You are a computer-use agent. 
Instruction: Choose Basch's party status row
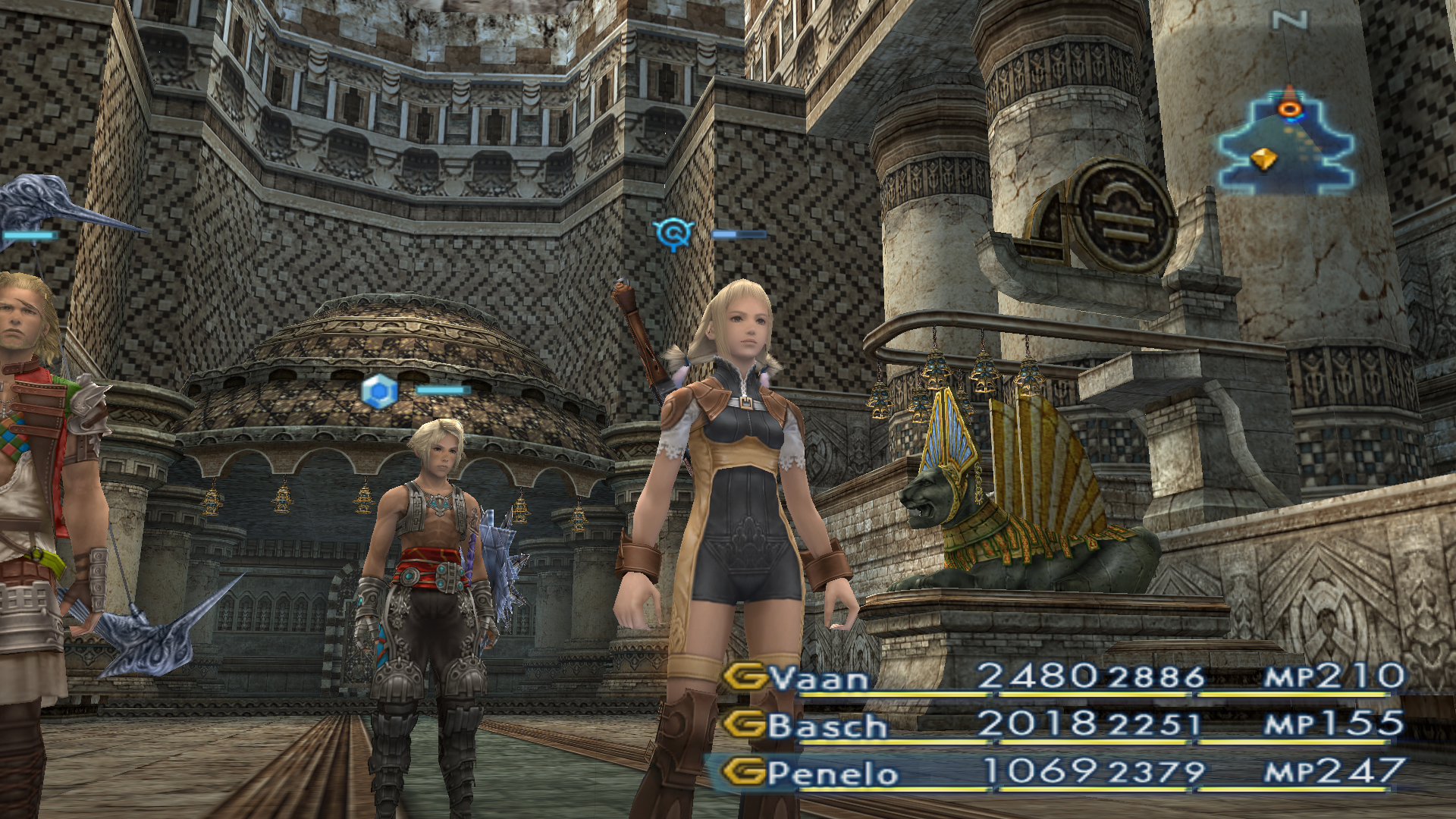(x=827, y=725)
